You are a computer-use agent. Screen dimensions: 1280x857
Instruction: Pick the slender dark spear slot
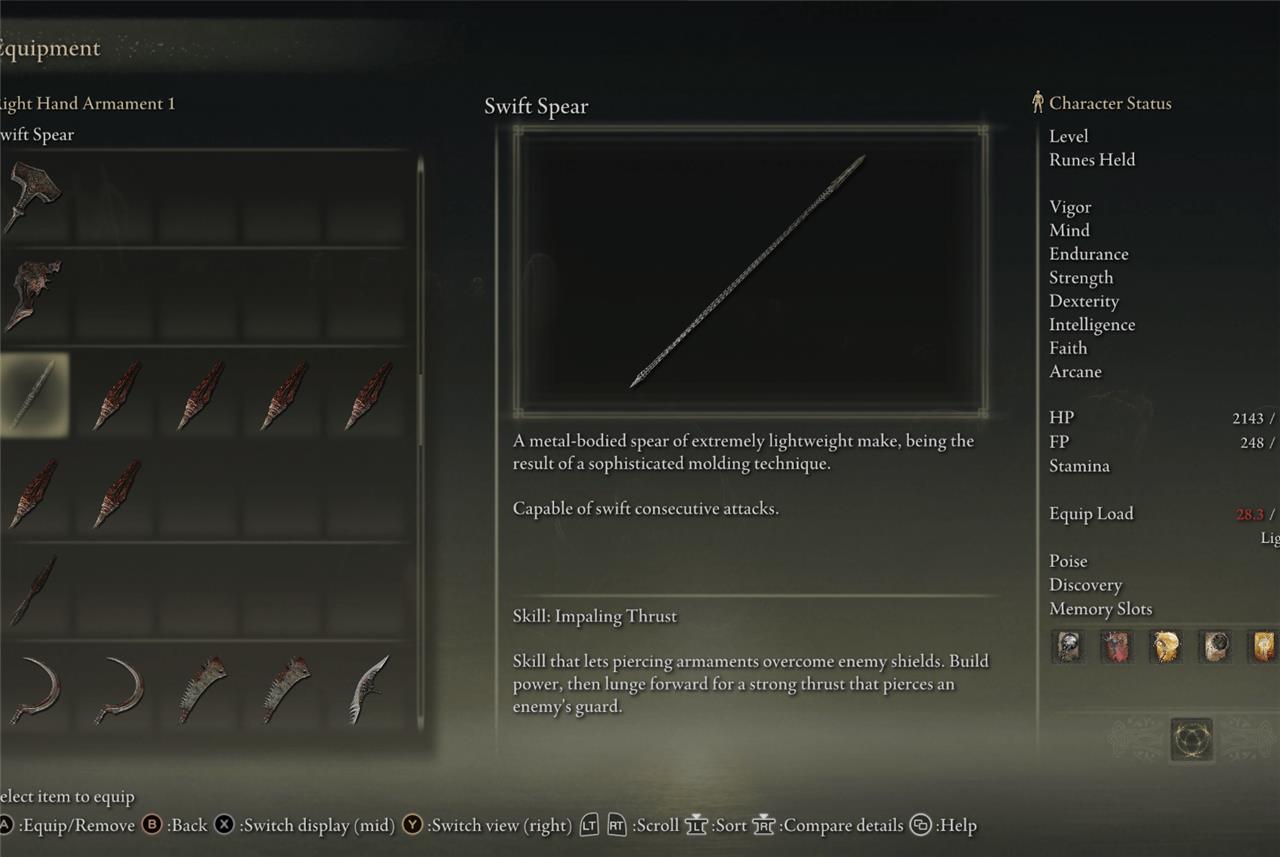(x=33, y=591)
